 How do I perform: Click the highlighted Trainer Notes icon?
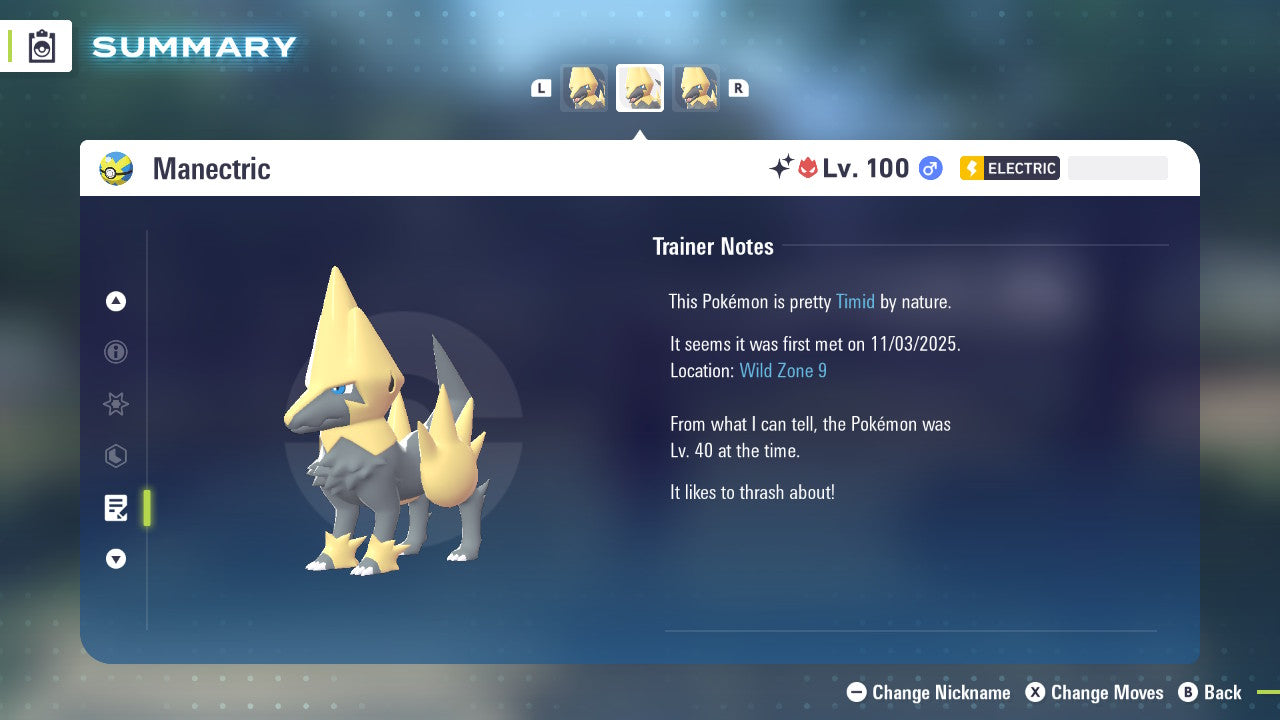[x=116, y=508]
